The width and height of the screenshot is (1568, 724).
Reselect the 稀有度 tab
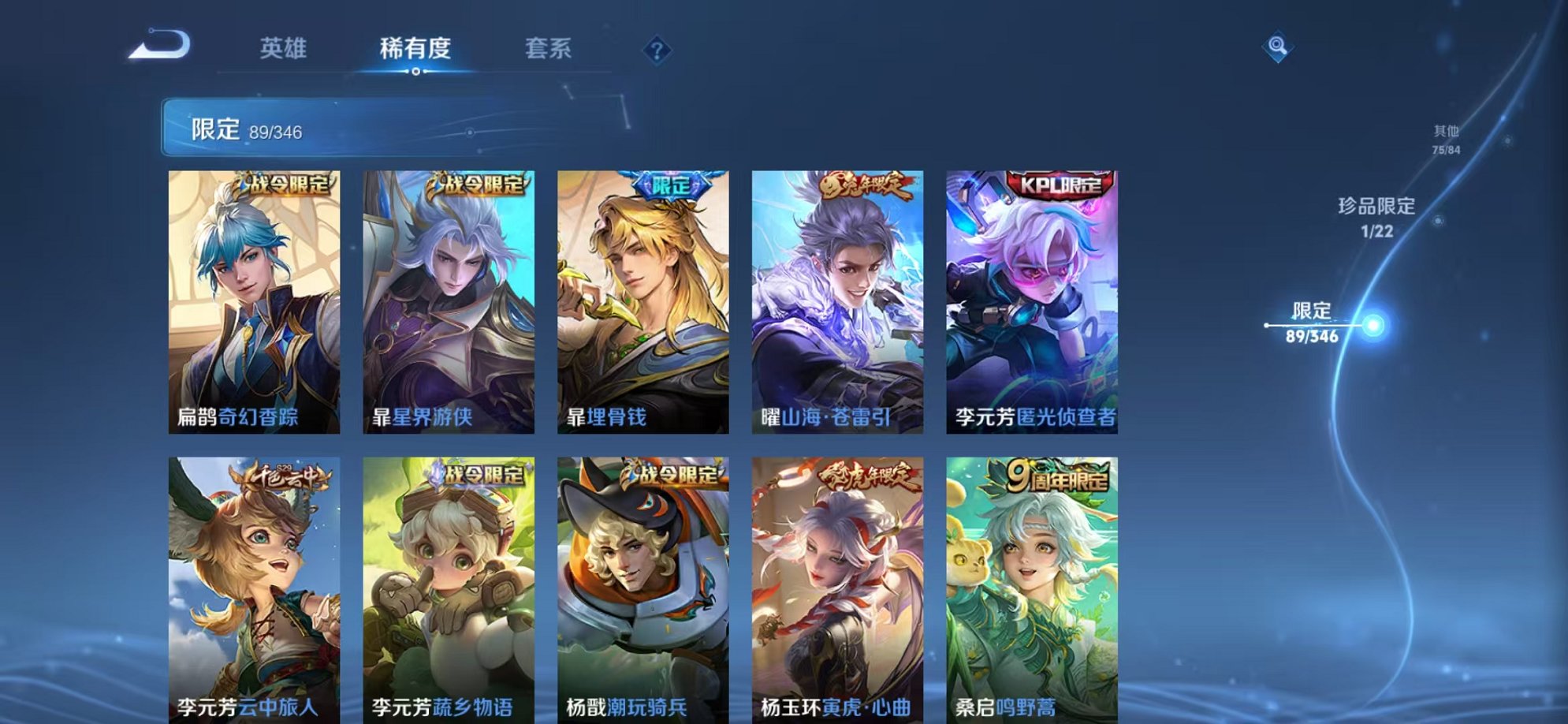click(416, 49)
